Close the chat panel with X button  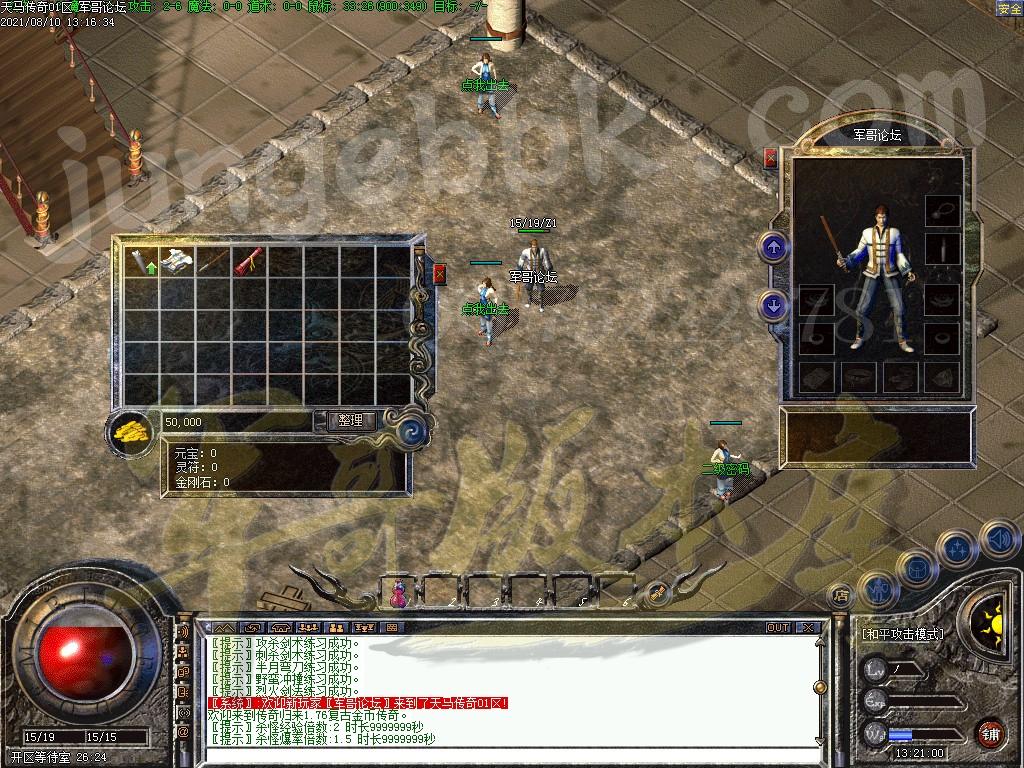pyautogui.click(x=809, y=628)
